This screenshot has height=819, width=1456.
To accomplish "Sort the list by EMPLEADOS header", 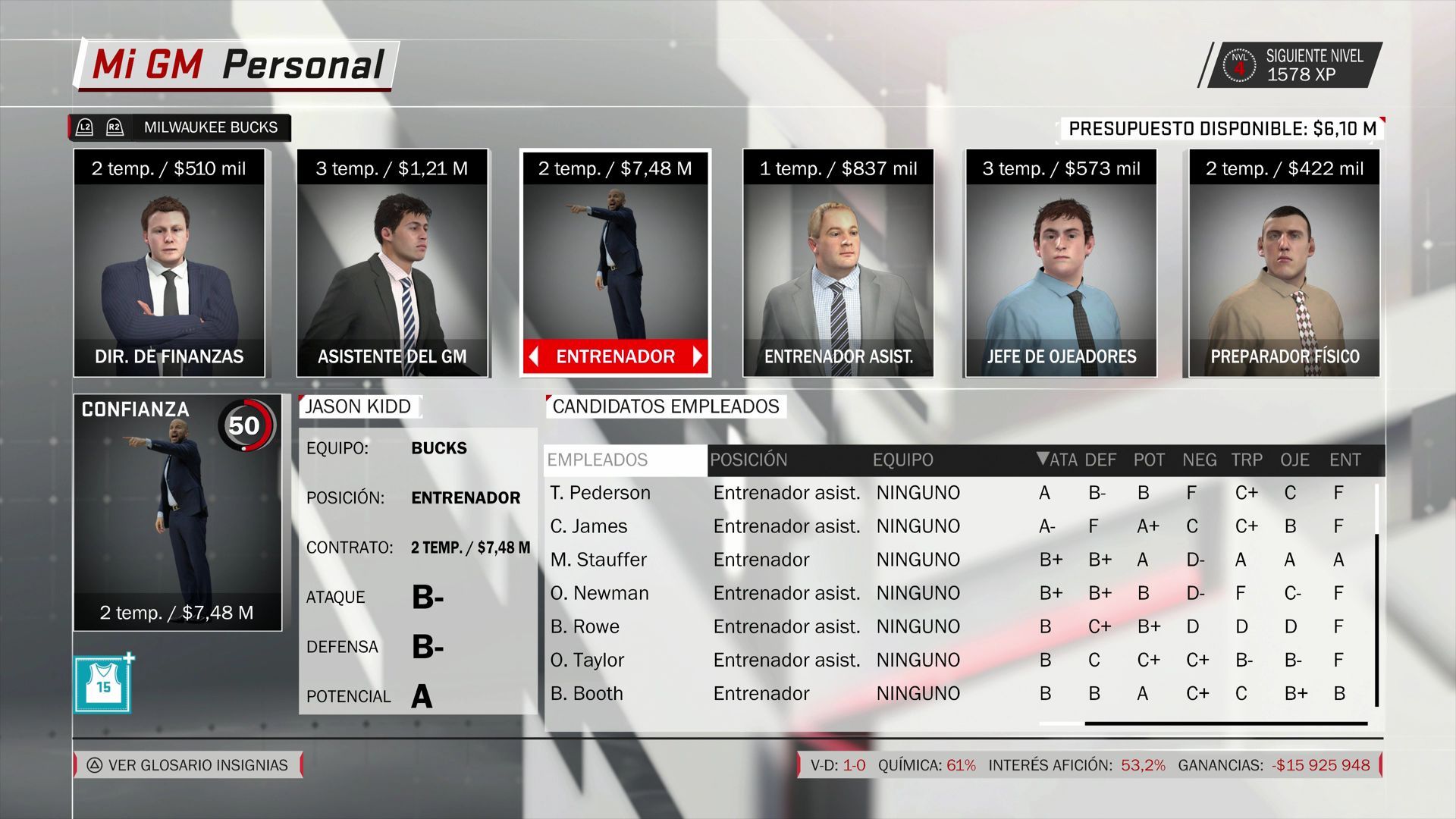I will [x=598, y=460].
